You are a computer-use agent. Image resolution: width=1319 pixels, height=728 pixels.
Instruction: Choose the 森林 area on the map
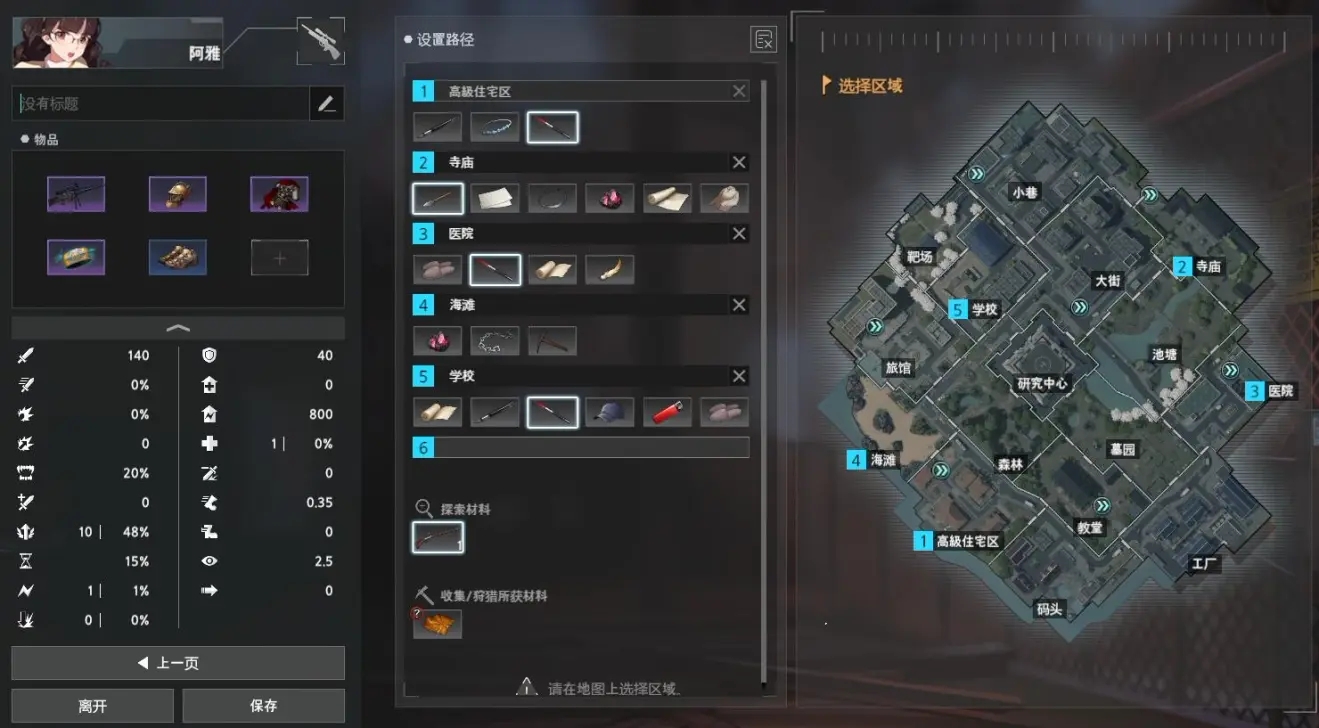[1010, 464]
